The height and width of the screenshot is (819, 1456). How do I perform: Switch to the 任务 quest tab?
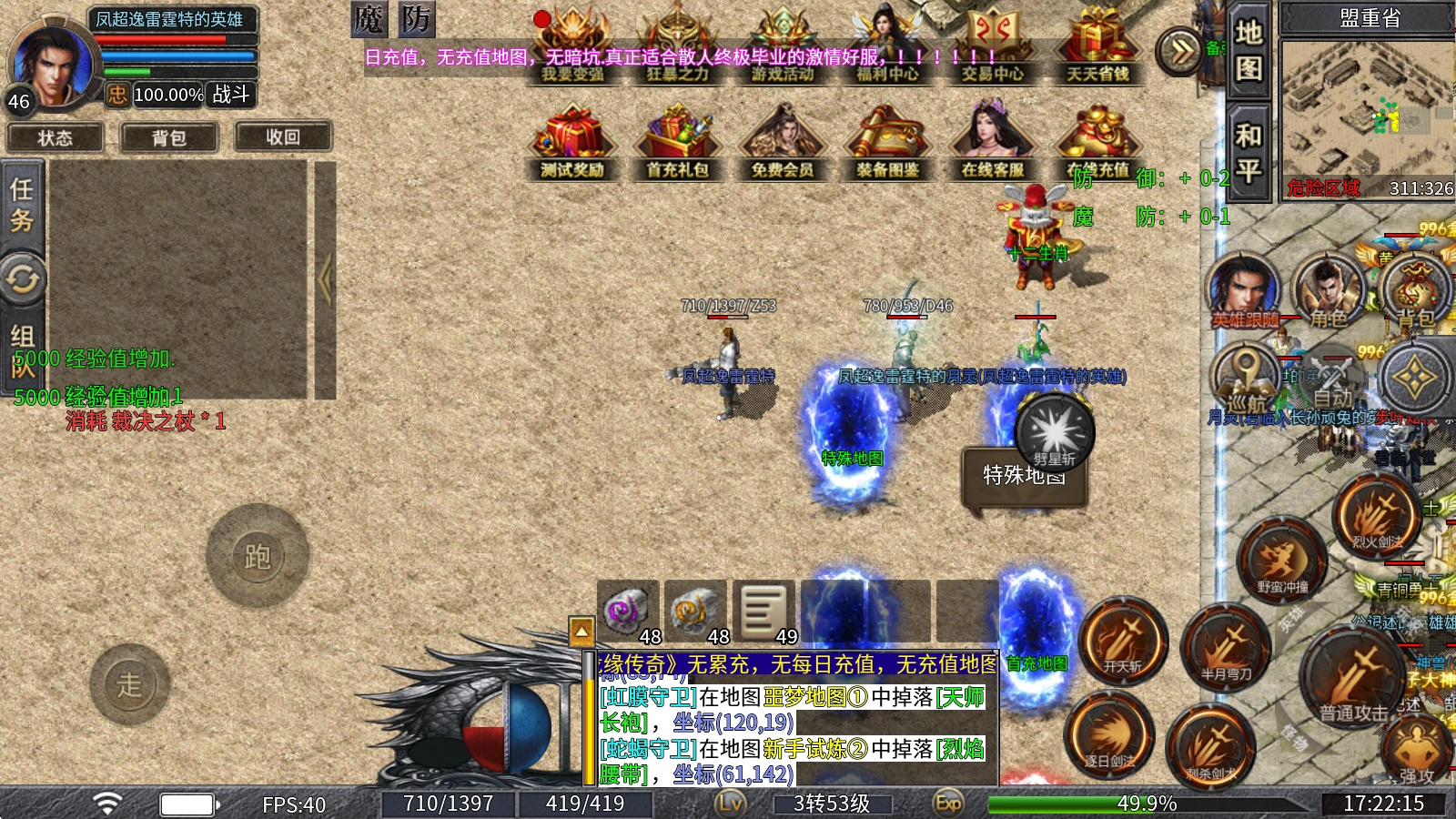[x=22, y=206]
